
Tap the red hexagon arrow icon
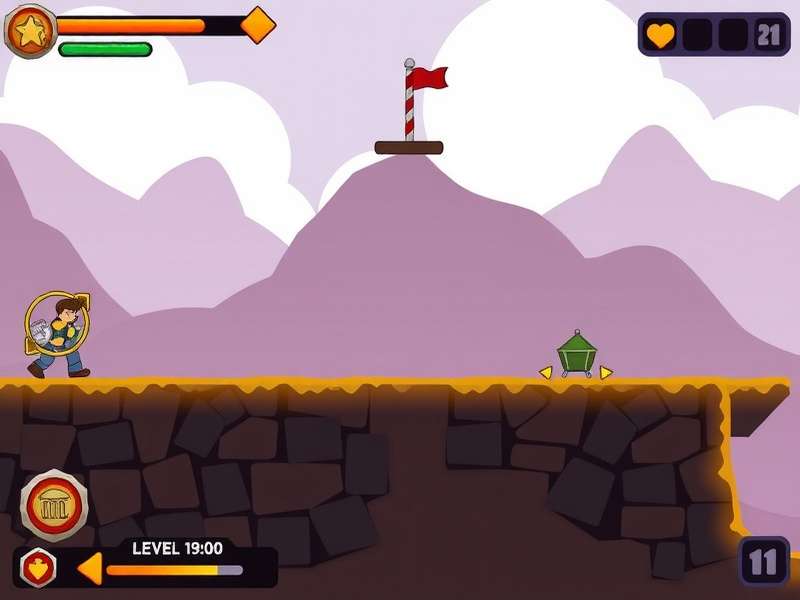click(x=38, y=567)
